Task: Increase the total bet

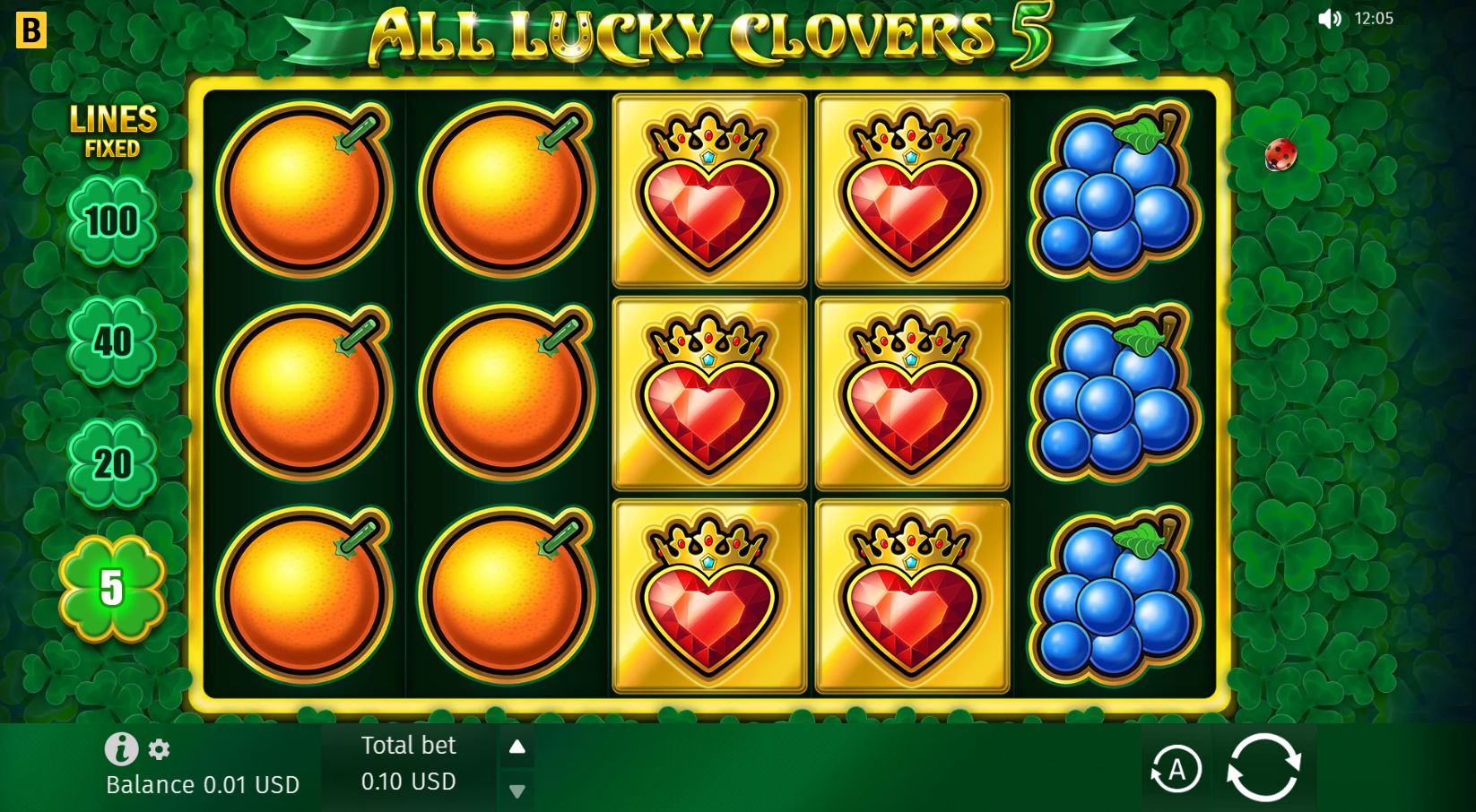Action: click(x=517, y=744)
